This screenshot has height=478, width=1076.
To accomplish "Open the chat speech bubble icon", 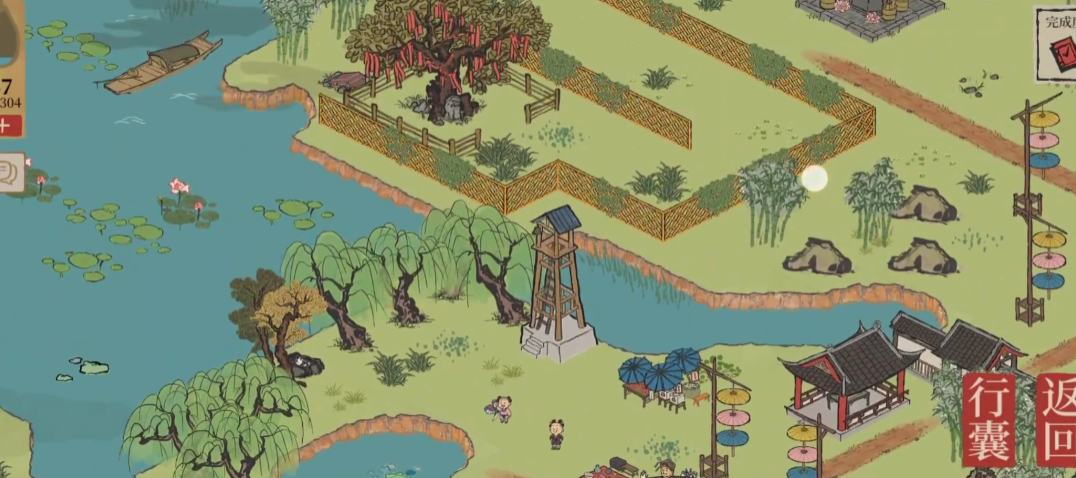I will click(12, 172).
